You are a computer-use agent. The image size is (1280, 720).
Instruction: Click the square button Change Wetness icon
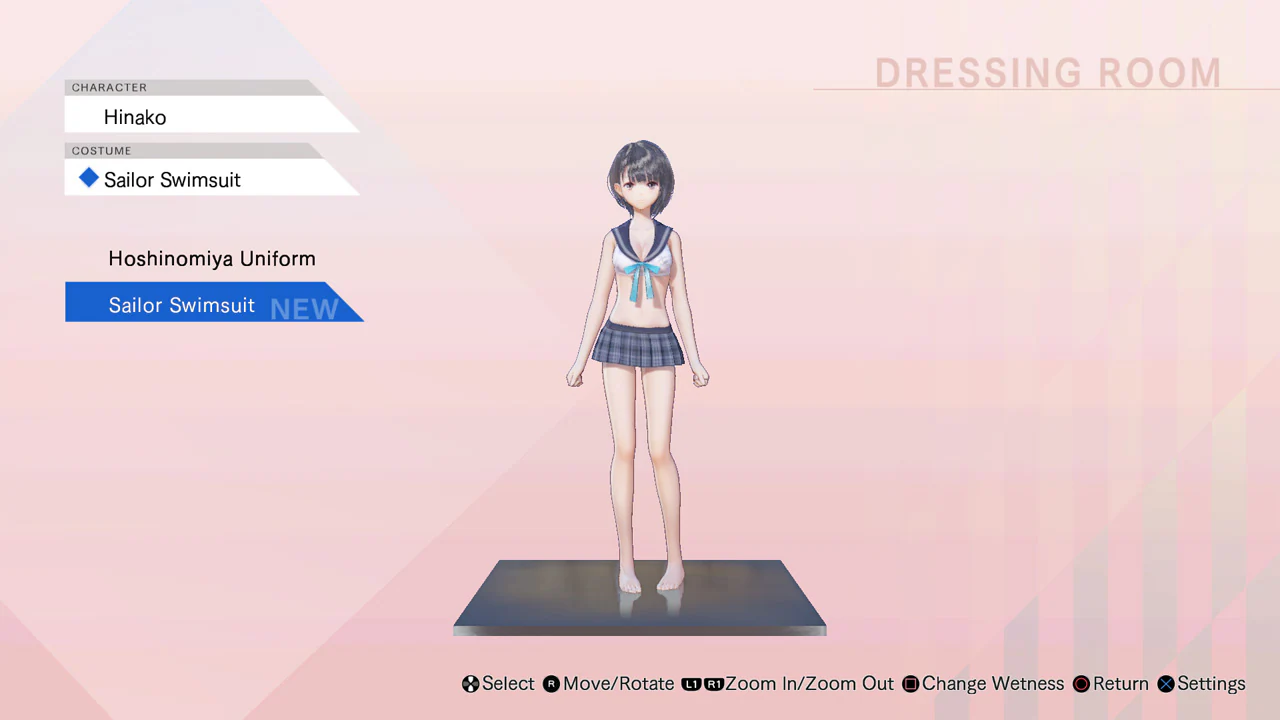click(910, 684)
